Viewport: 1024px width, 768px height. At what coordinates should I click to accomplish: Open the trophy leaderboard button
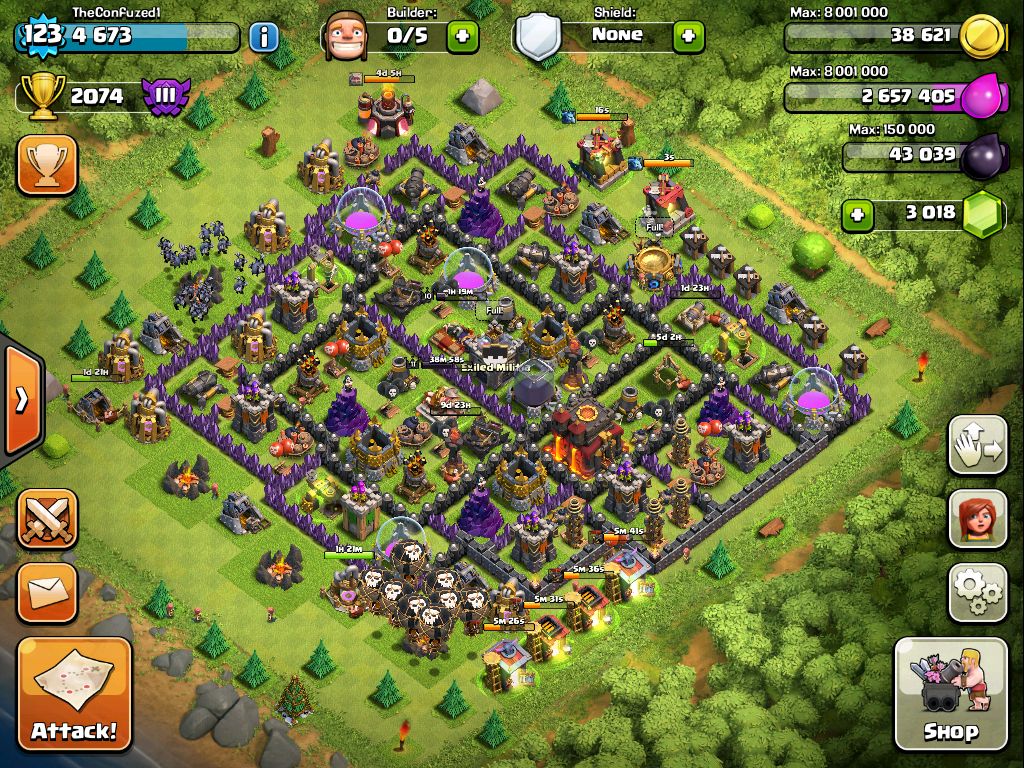47,165
